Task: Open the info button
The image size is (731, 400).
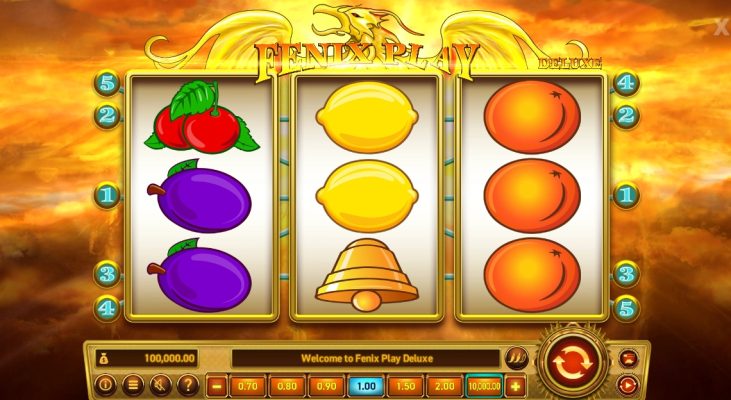Action: pyautogui.click(x=105, y=384)
